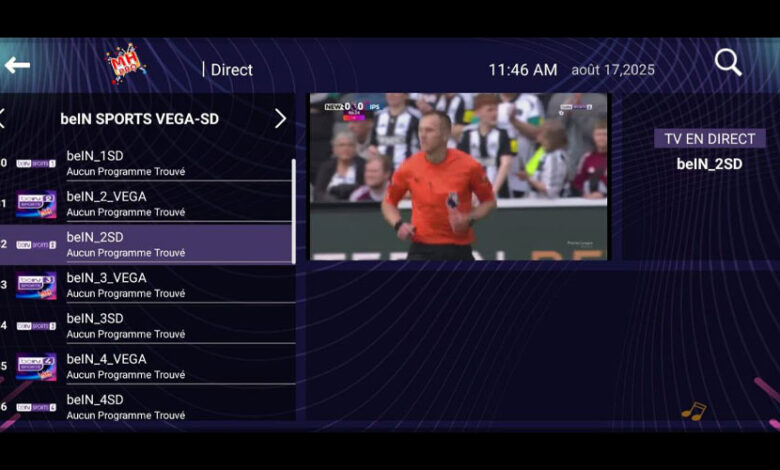Image resolution: width=780 pixels, height=470 pixels.
Task: Click the live video preview window
Action: tap(458, 177)
